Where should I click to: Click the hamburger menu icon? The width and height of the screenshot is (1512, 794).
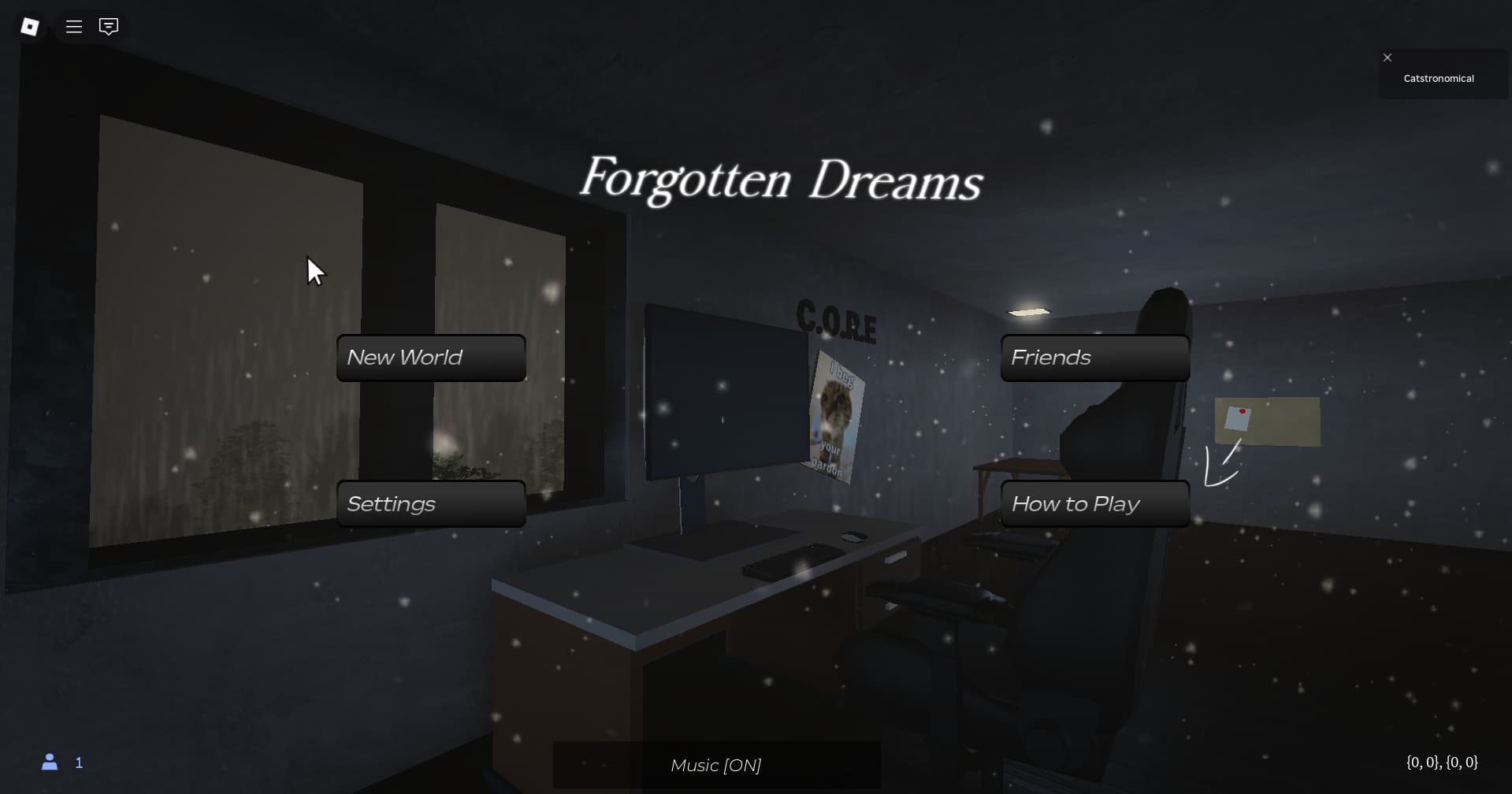tap(73, 26)
